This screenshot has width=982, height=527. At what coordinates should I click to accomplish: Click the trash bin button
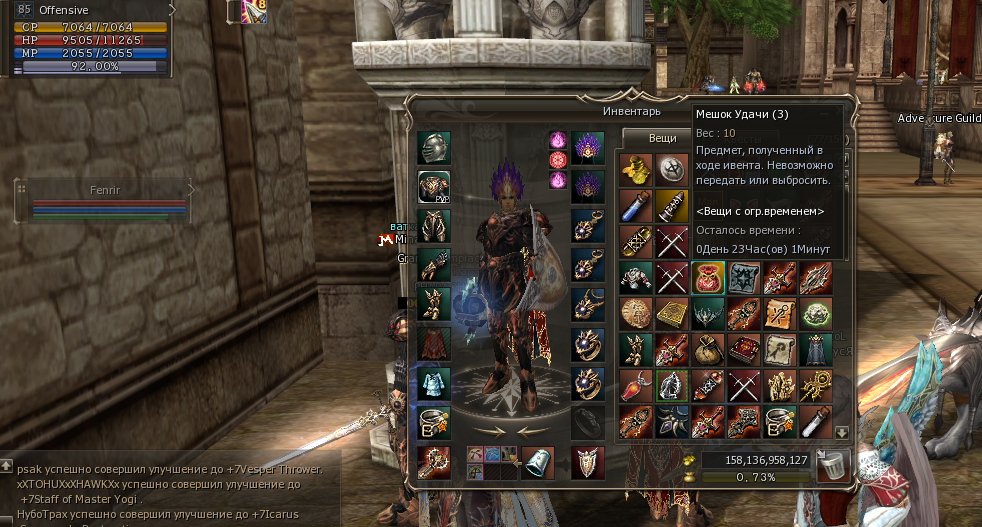[x=832, y=466]
